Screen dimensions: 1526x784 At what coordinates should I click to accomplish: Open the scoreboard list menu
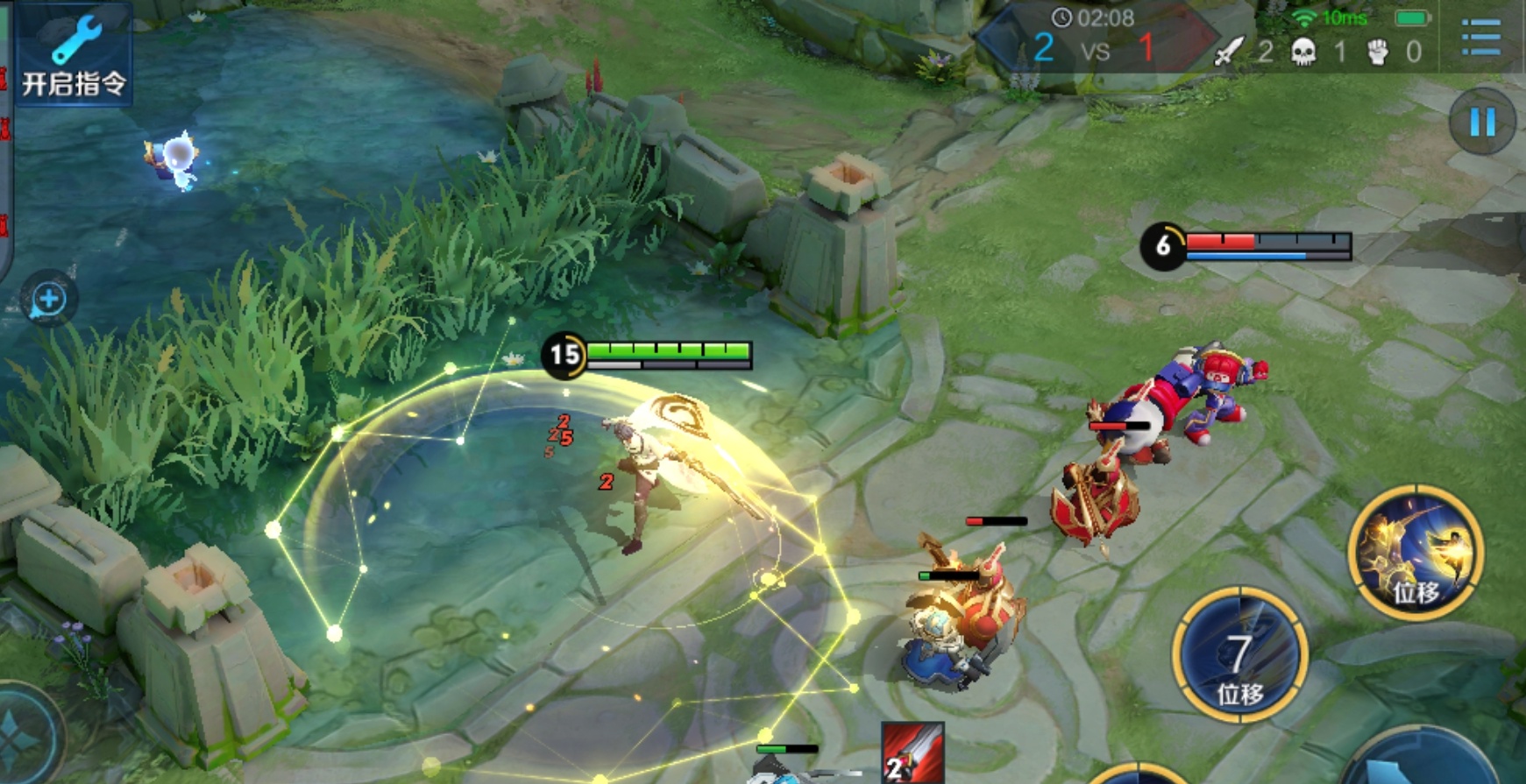click(x=1481, y=37)
